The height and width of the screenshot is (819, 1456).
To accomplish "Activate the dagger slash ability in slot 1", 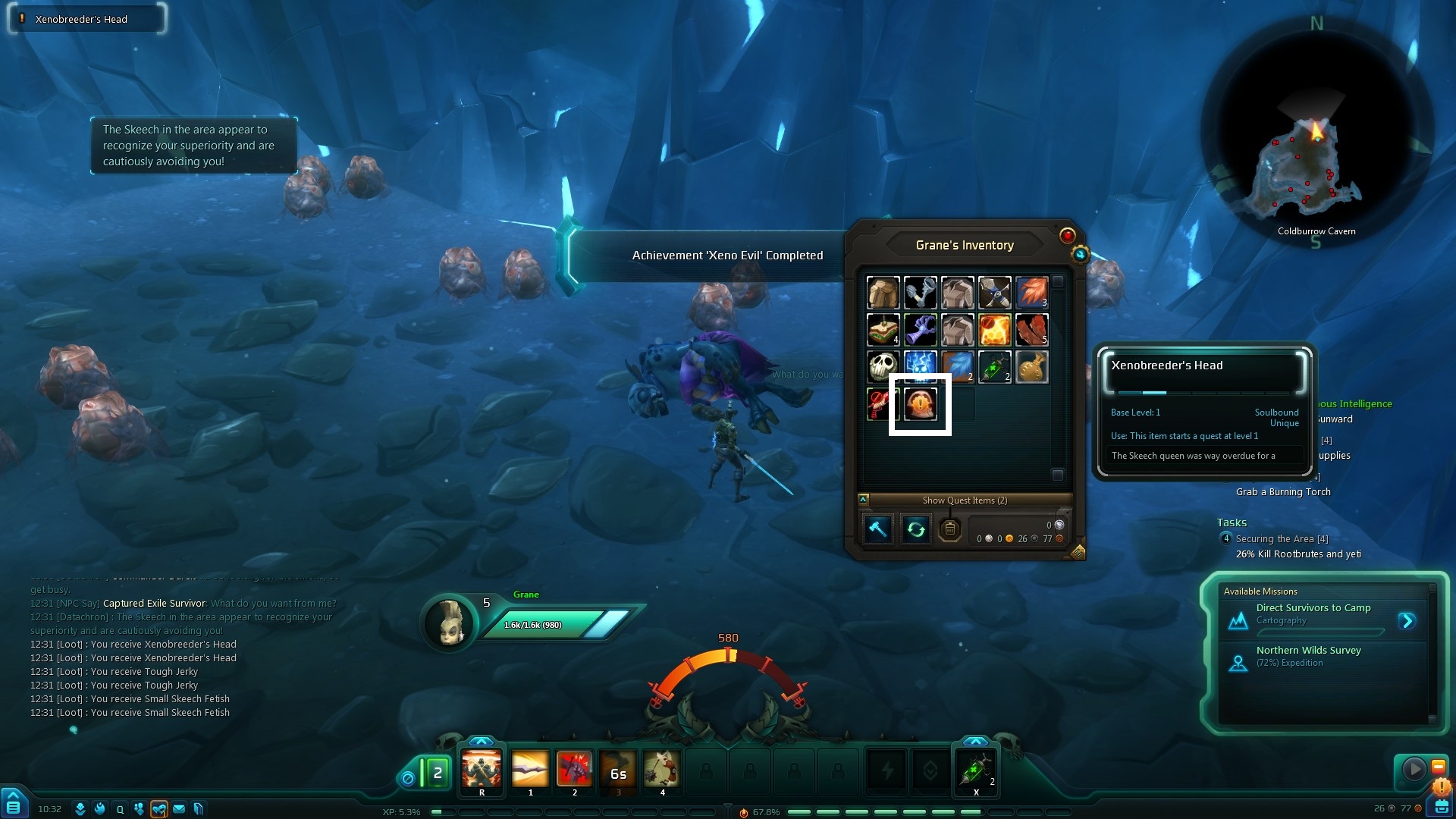I will click(530, 769).
